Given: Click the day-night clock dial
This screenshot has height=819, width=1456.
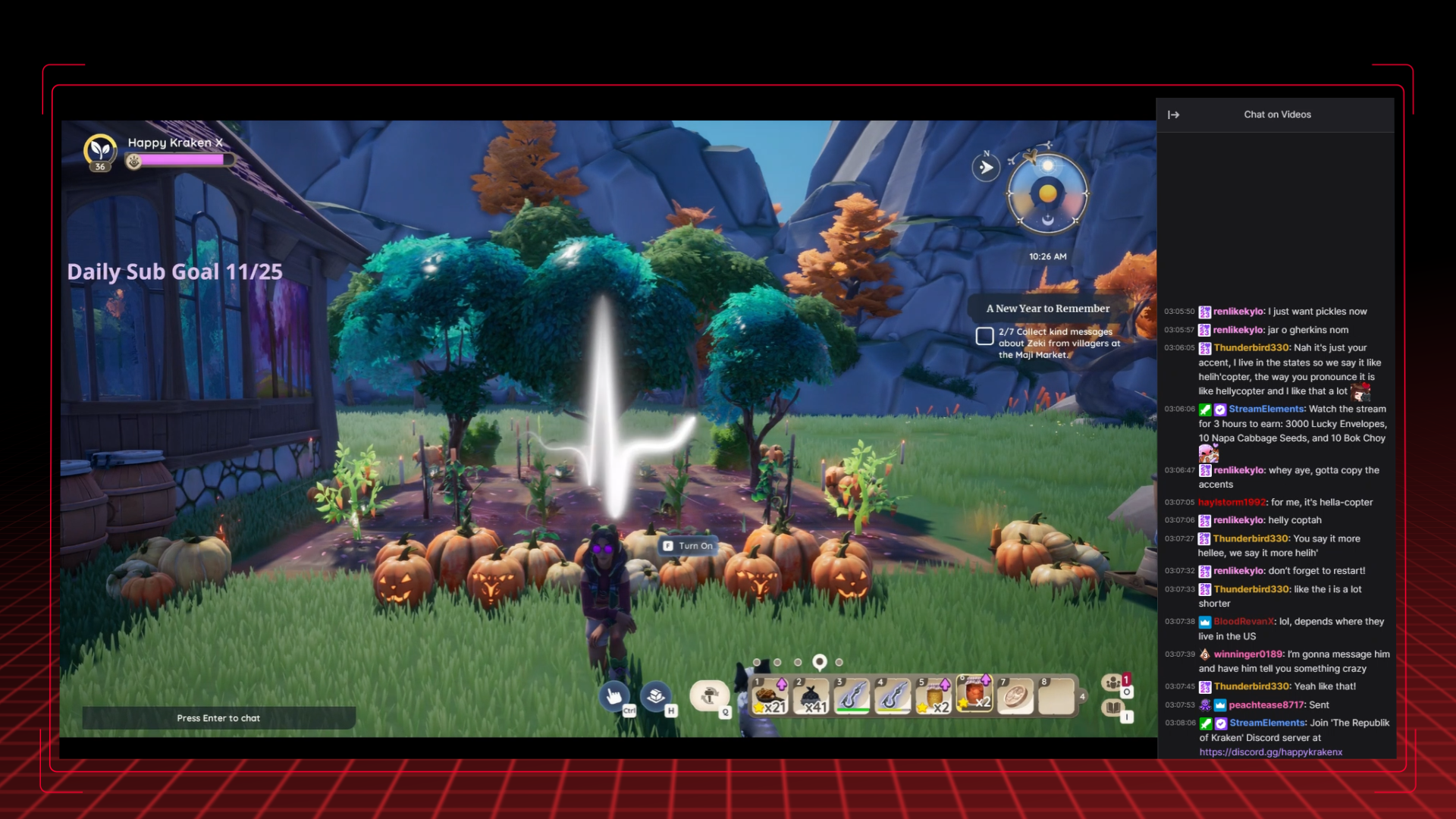Looking at the screenshot, I should pos(1047,194).
